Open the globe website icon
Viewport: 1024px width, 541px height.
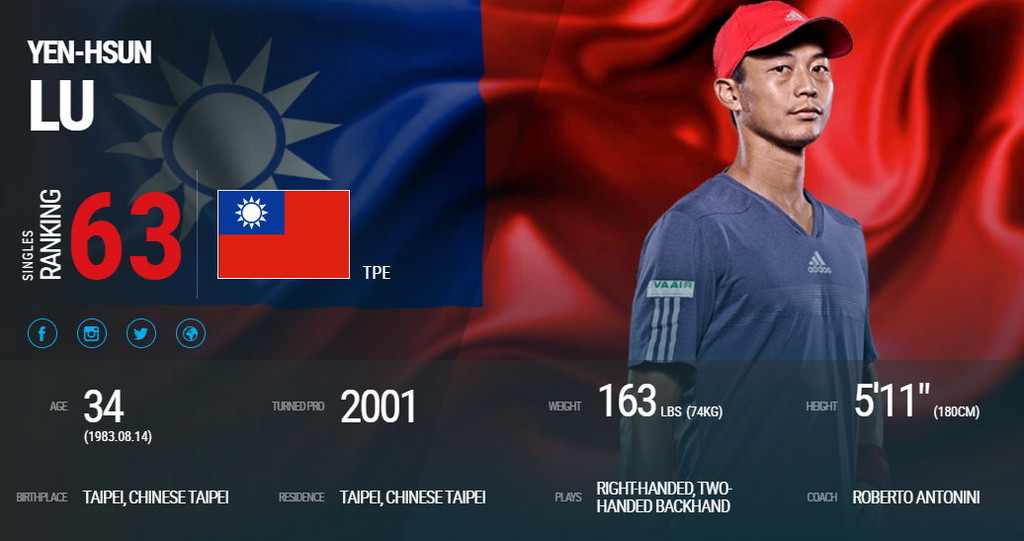tap(190, 333)
